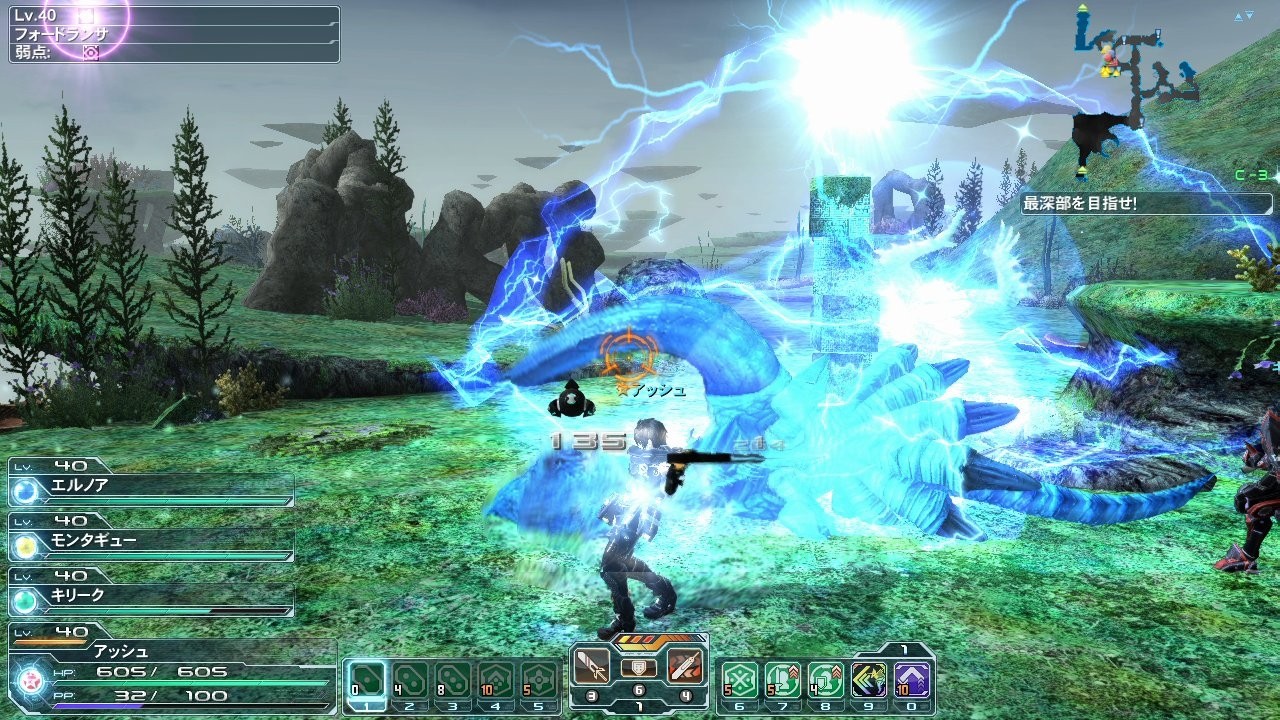1280x720 pixels.
Task: Trigger the purple ability icon in slot 0
Action: (x=914, y=677)
